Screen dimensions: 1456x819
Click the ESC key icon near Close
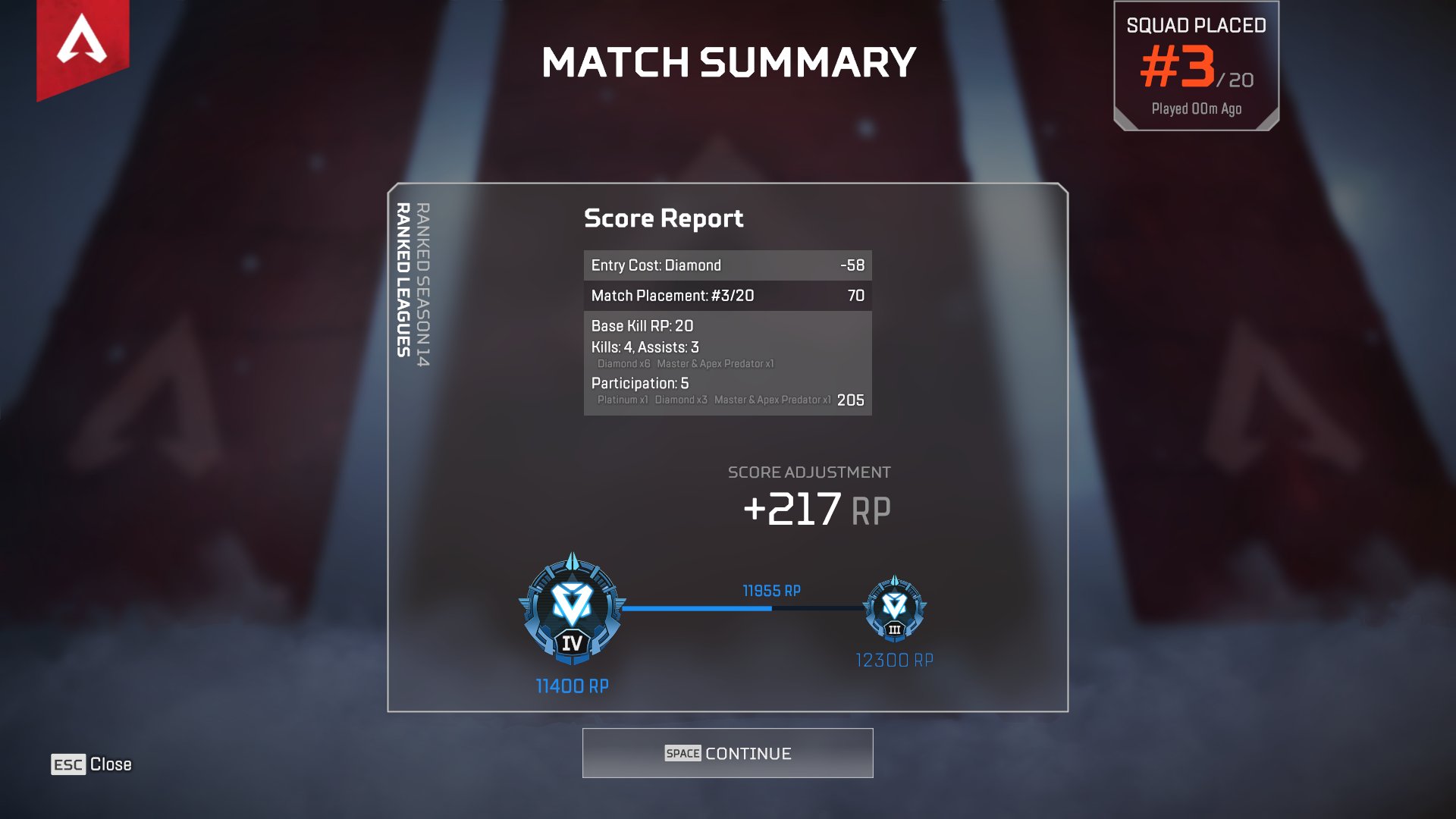pos(68,764)
